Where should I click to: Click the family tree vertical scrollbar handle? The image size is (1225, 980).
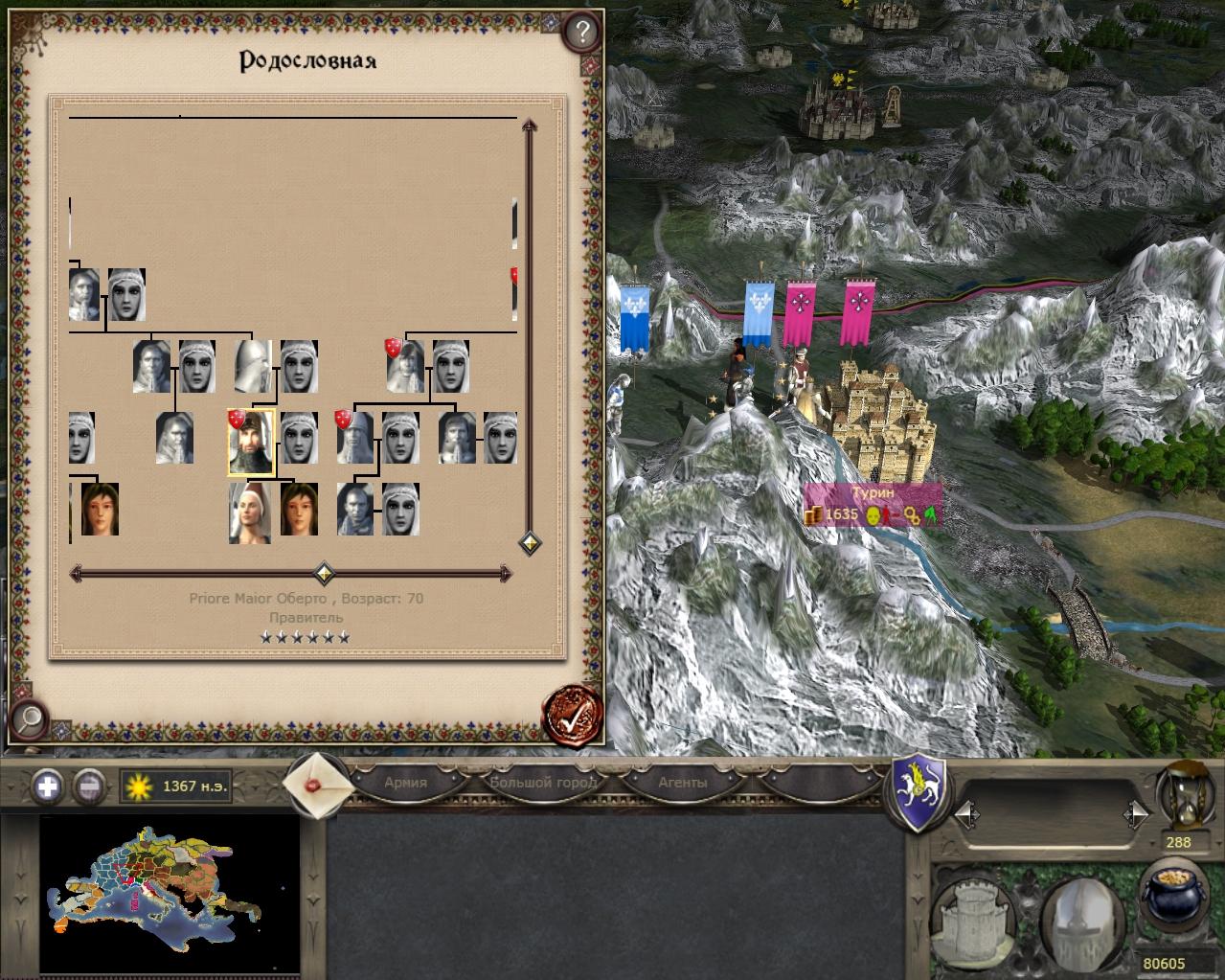pos(530,544)
